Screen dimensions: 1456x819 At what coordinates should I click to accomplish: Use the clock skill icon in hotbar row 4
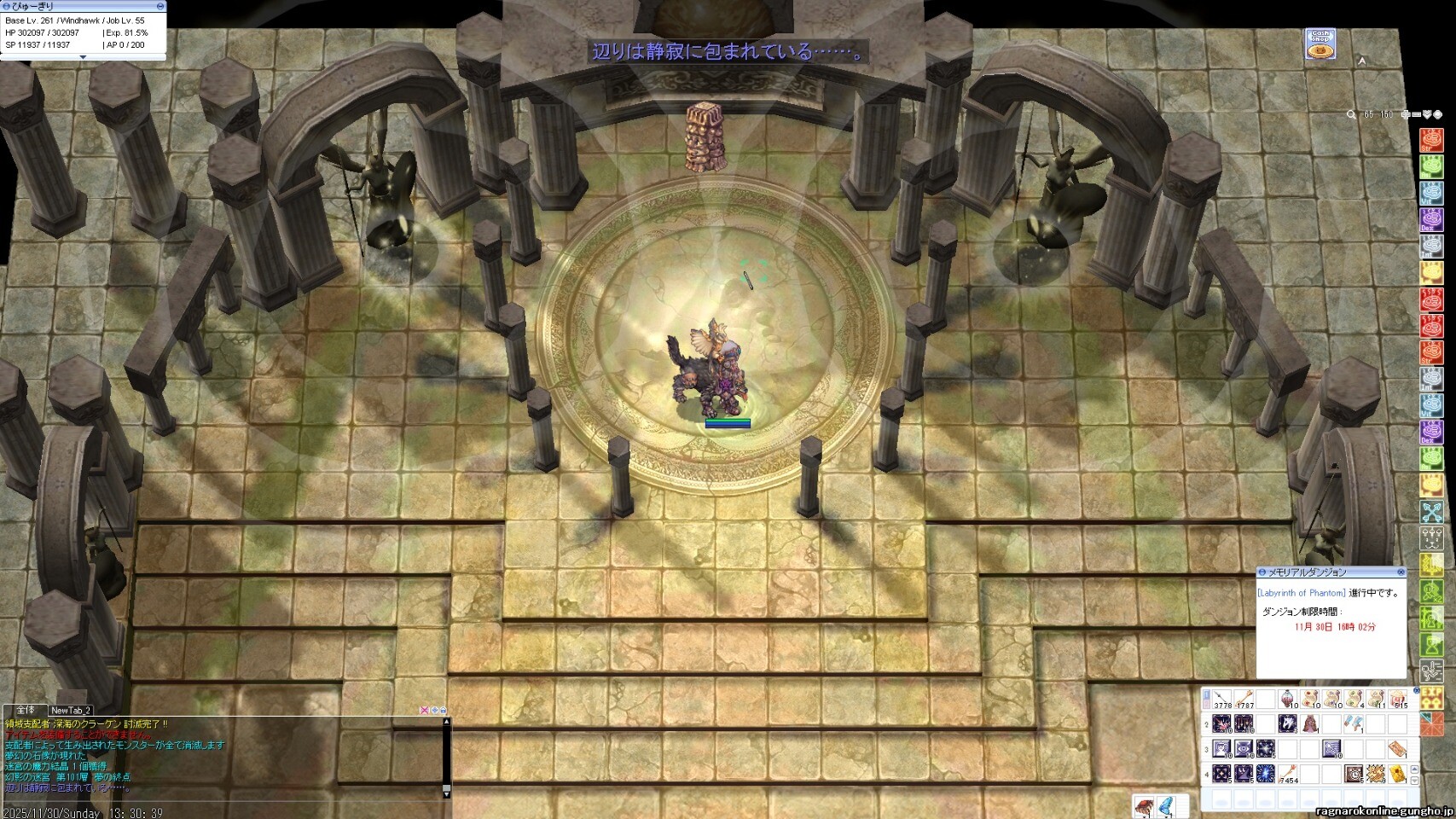pyautogui.click(x=1354, y=774)
